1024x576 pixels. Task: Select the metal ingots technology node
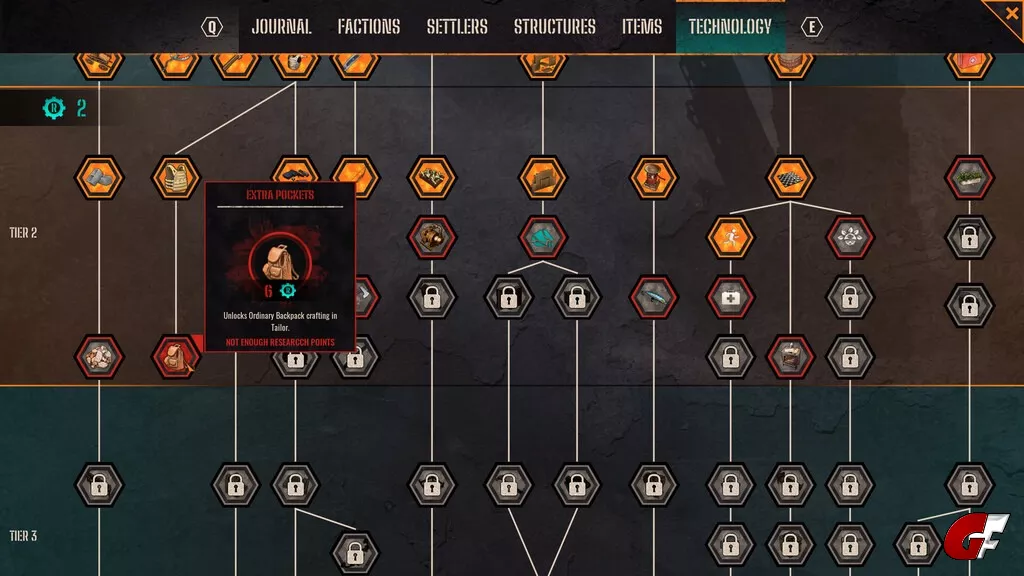point(99,177)
